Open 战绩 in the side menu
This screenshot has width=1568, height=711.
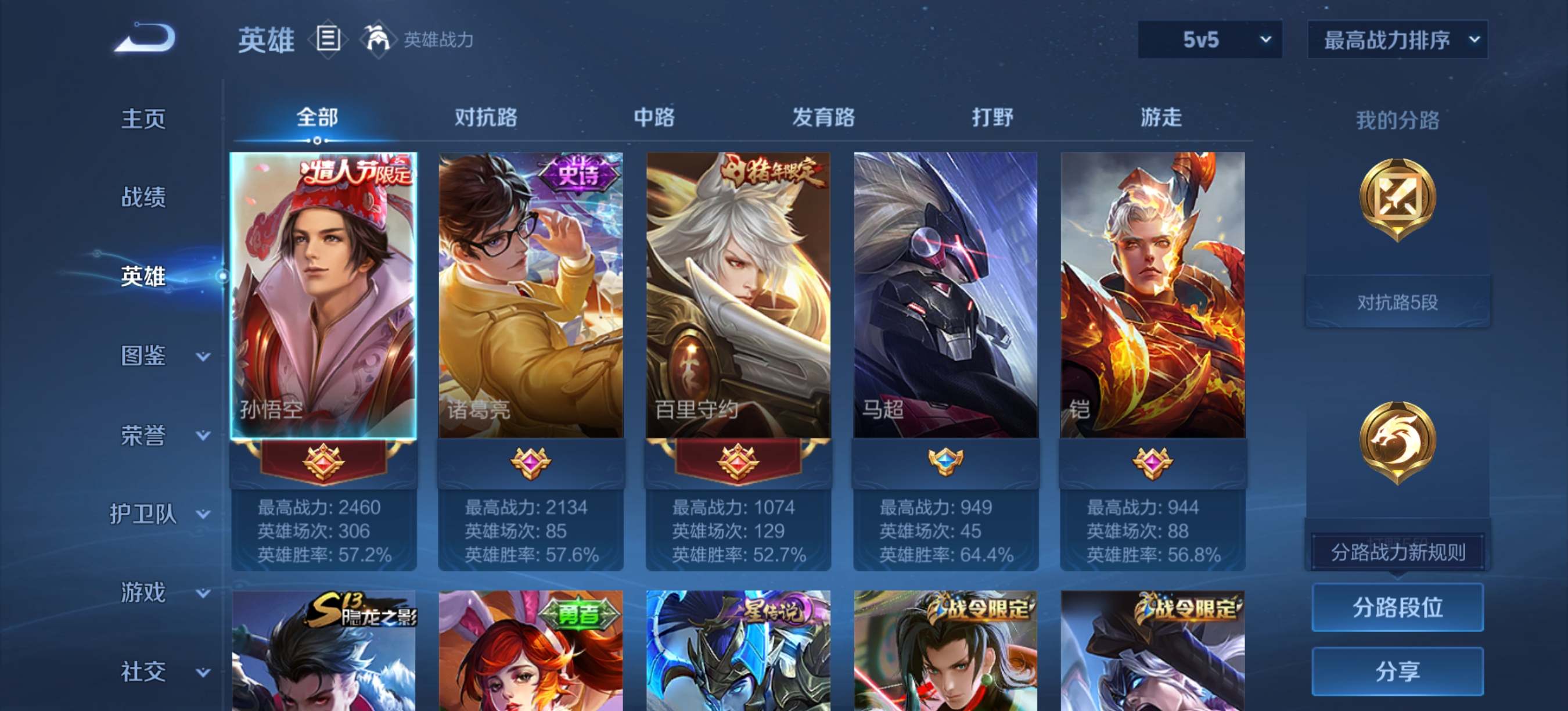143,198
